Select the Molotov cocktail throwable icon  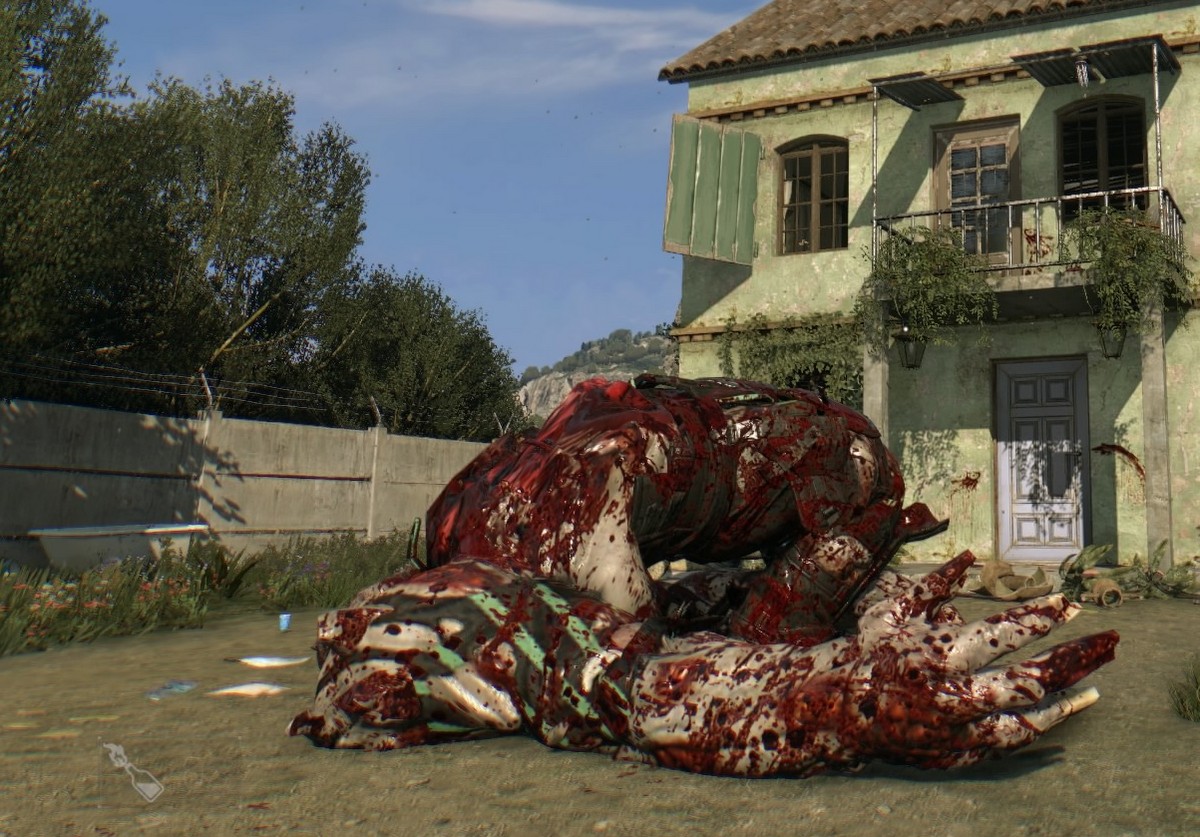click(133, 771)
